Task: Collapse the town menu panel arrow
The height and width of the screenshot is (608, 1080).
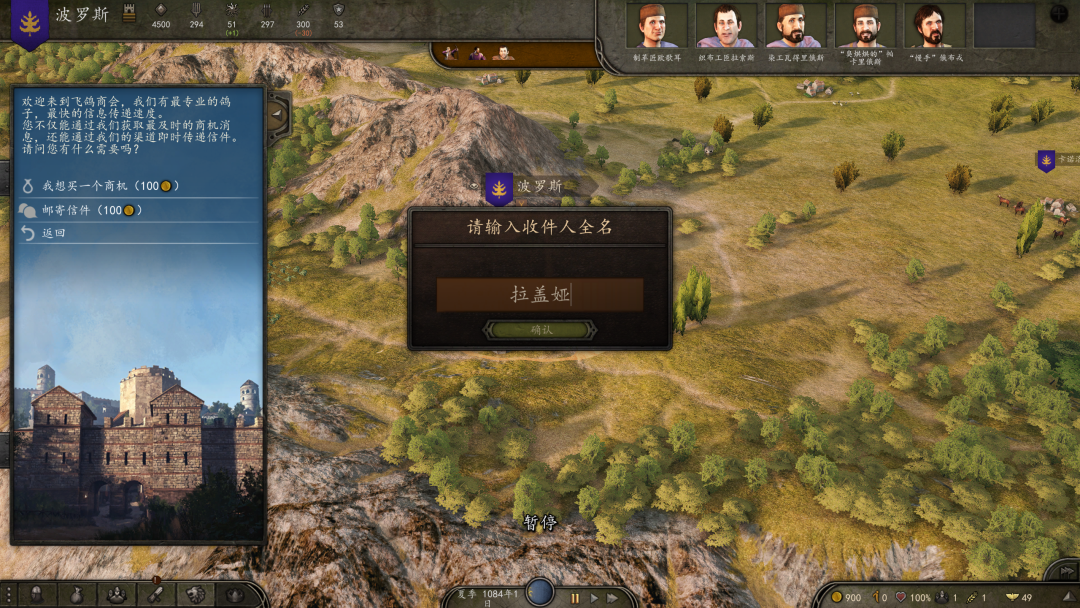Action: [276, 114]
